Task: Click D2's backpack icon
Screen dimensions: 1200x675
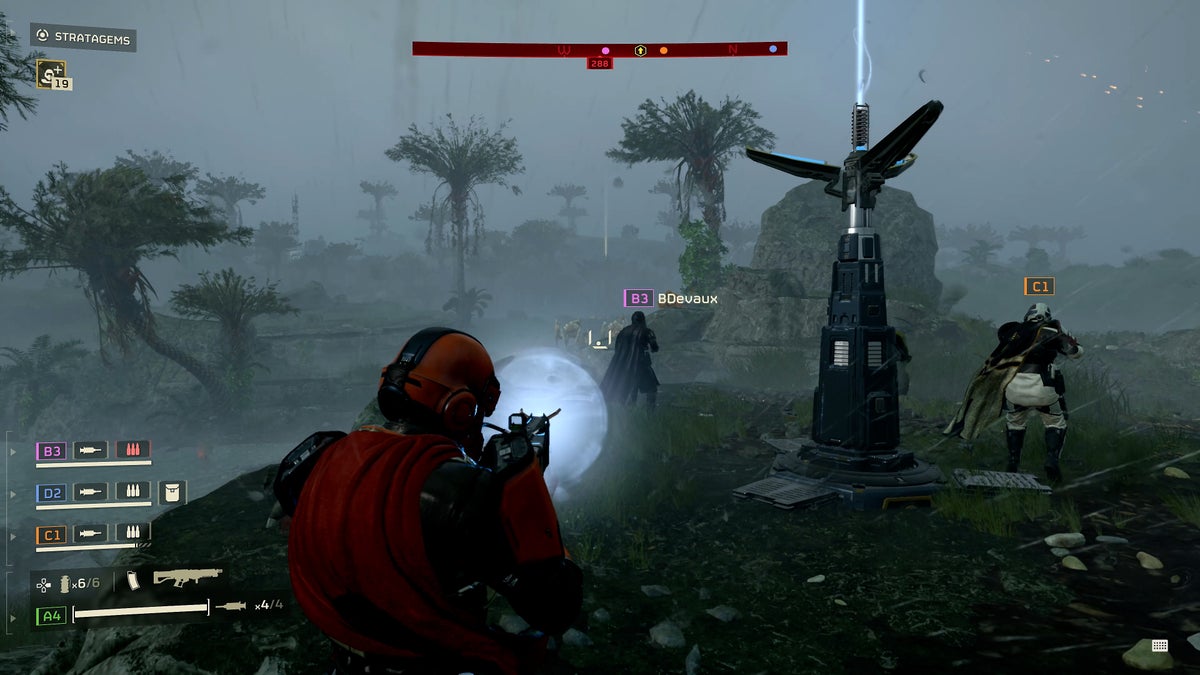Action: point(172,492)
